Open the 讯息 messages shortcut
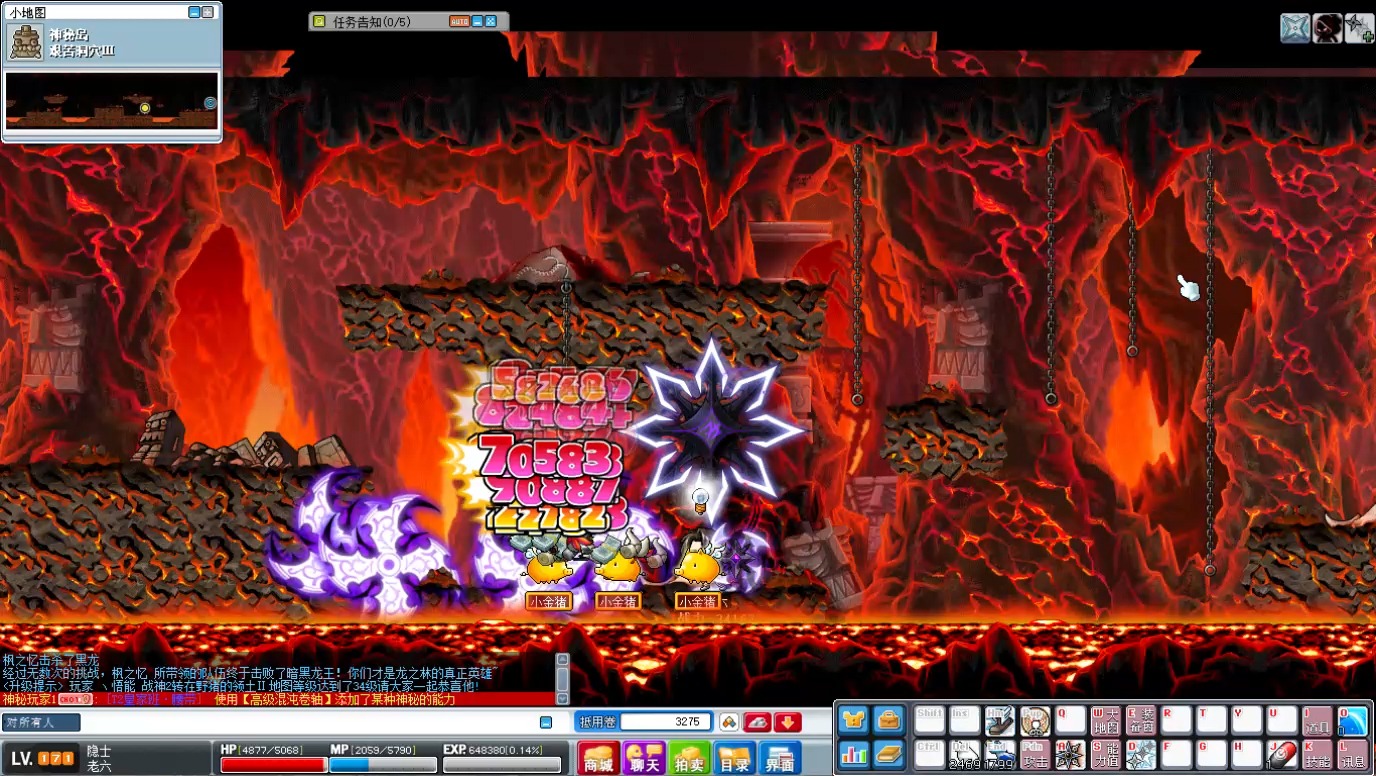 tap(1352, 754)
